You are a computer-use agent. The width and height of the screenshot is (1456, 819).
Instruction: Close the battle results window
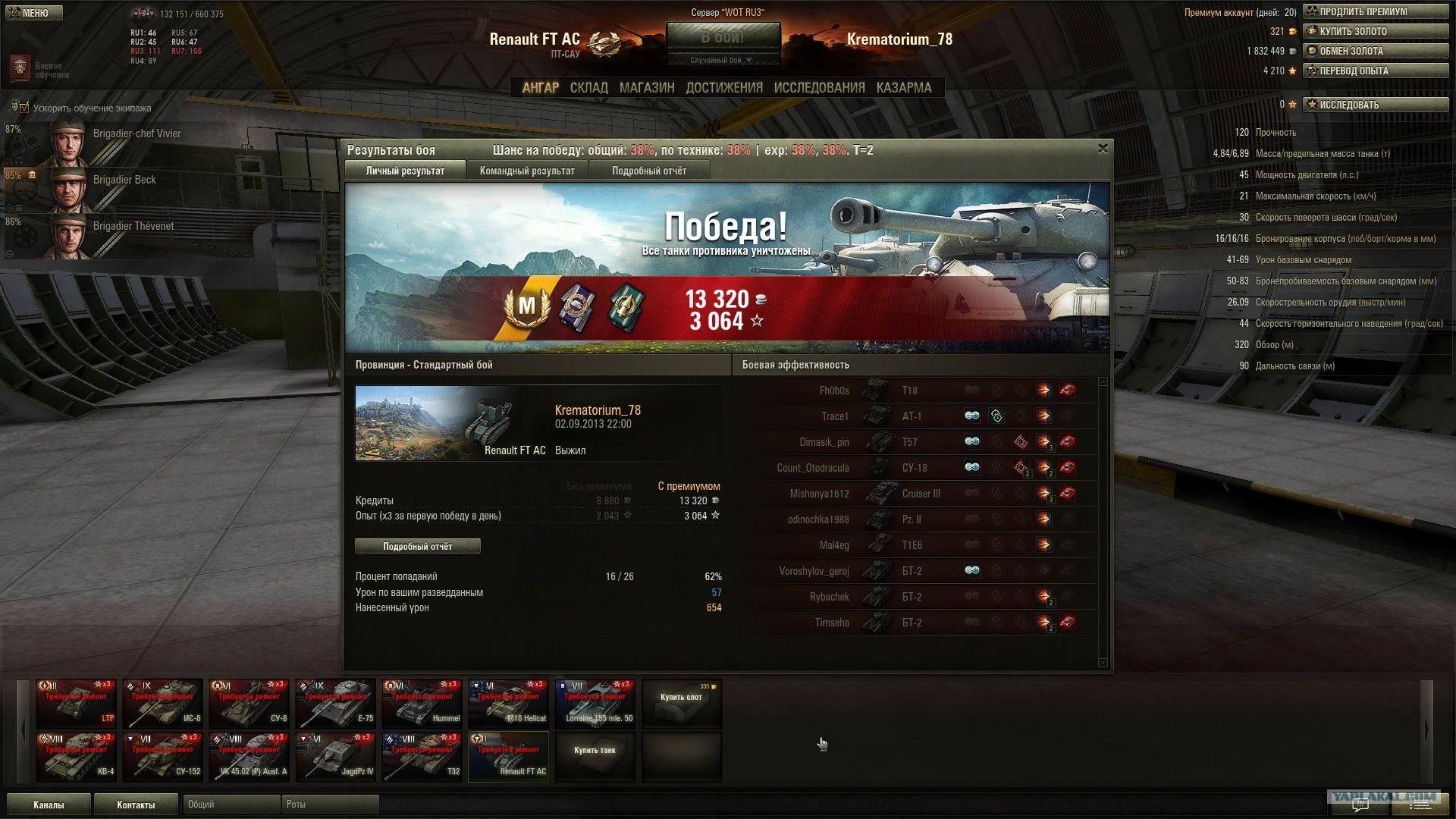pyautogui.click(x=1103, y=149)
